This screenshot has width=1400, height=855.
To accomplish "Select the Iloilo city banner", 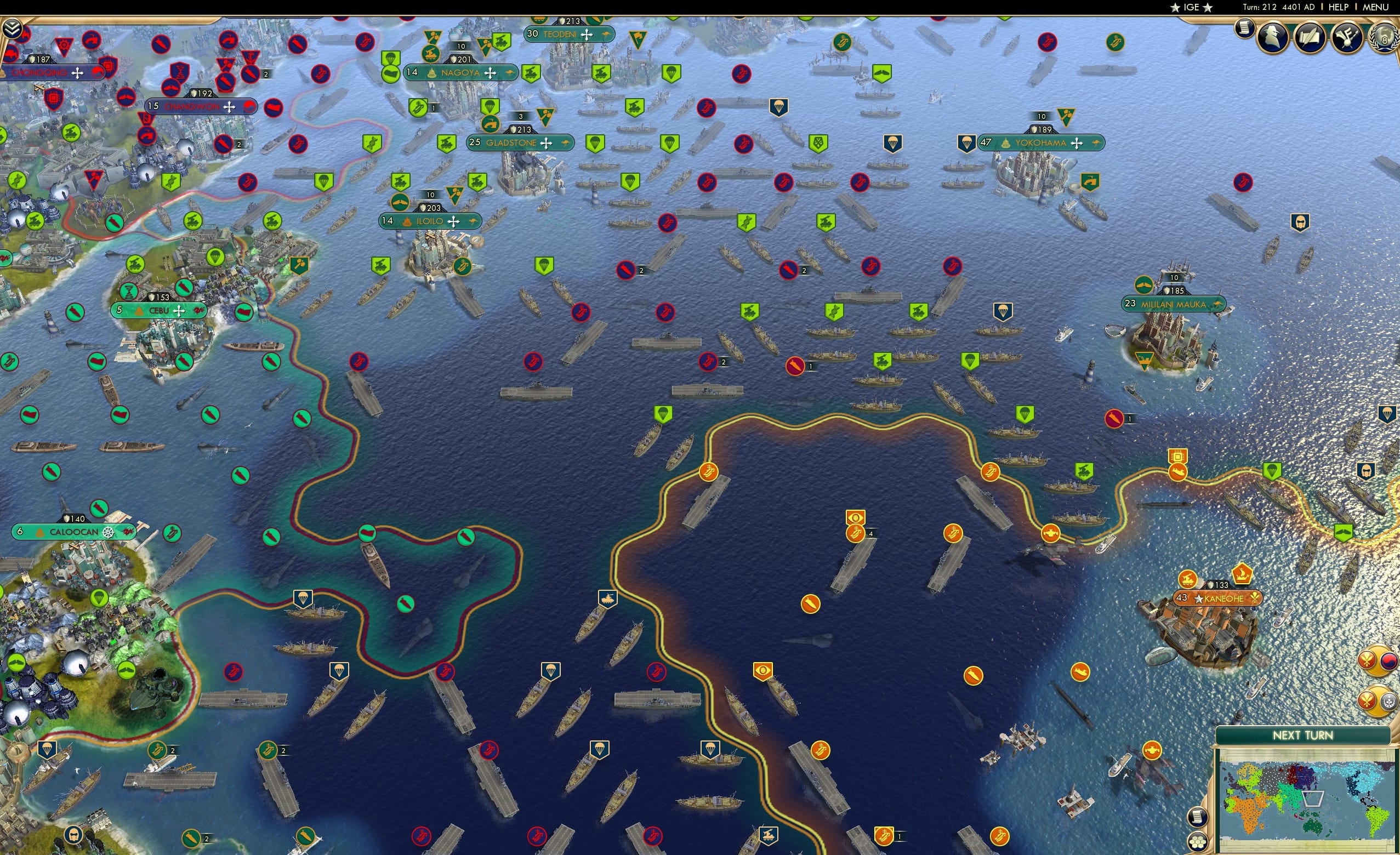I will point(430,221).
